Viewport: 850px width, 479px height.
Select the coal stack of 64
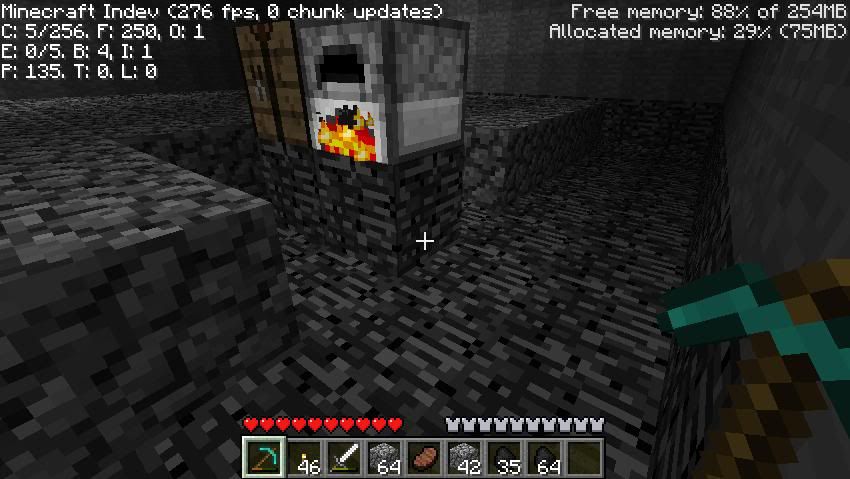pyautogui.click(x=544, y=458)
